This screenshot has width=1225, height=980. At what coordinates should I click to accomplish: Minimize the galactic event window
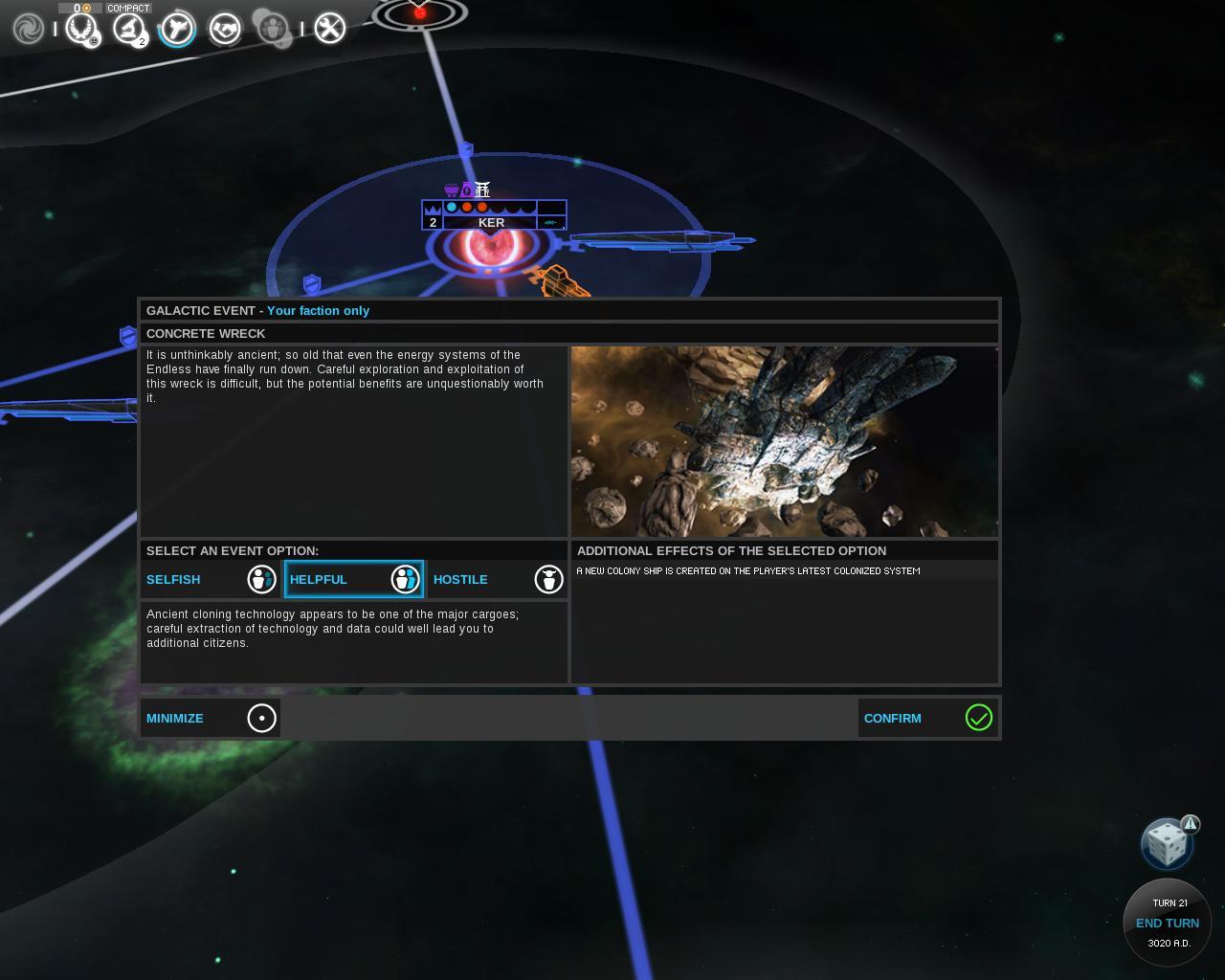coord(211,718)
